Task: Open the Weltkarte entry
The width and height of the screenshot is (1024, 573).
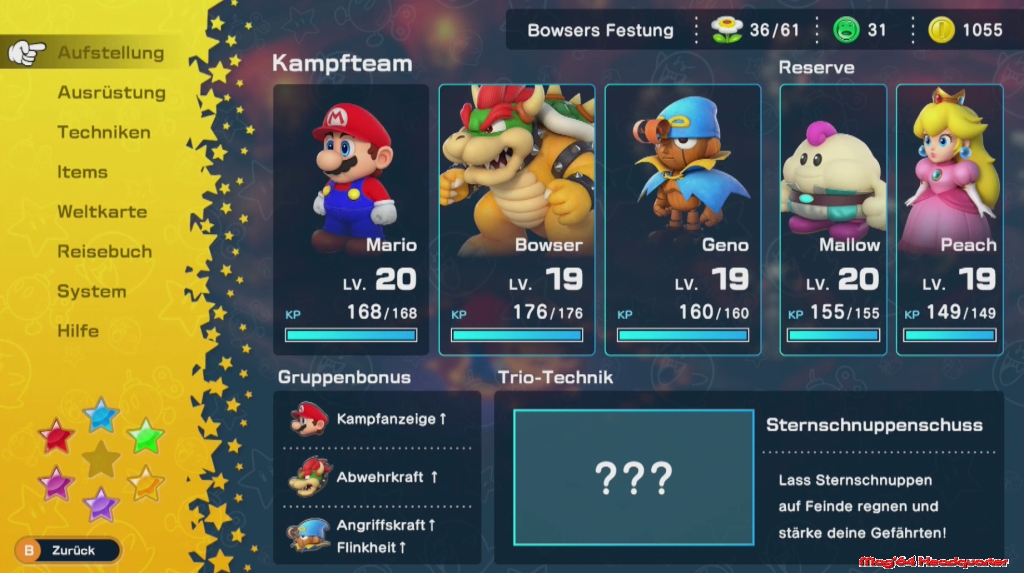Action: point(102,212)
